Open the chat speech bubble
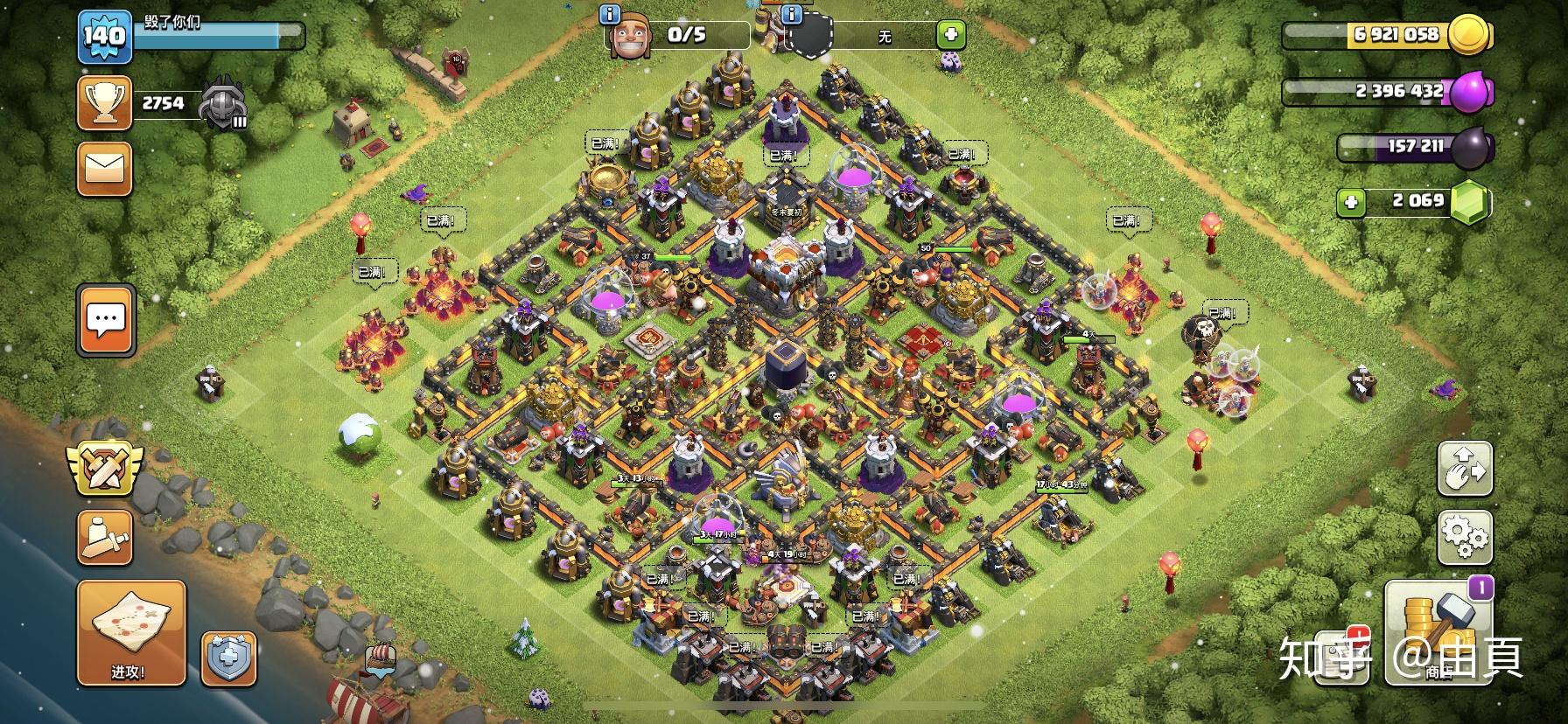Image resolution: width=1568 pixels, height=724 pixels. (106, 320)
